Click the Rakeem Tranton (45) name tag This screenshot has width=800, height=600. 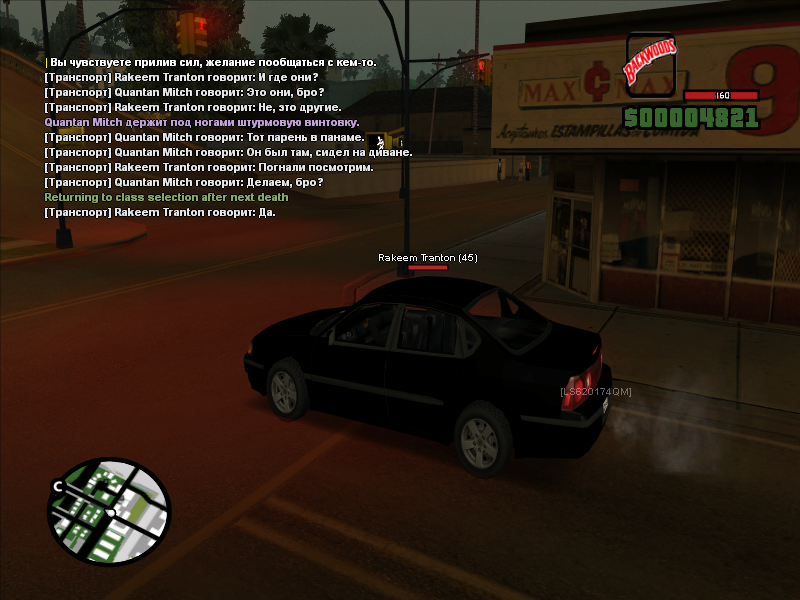(x=427, y=258)
